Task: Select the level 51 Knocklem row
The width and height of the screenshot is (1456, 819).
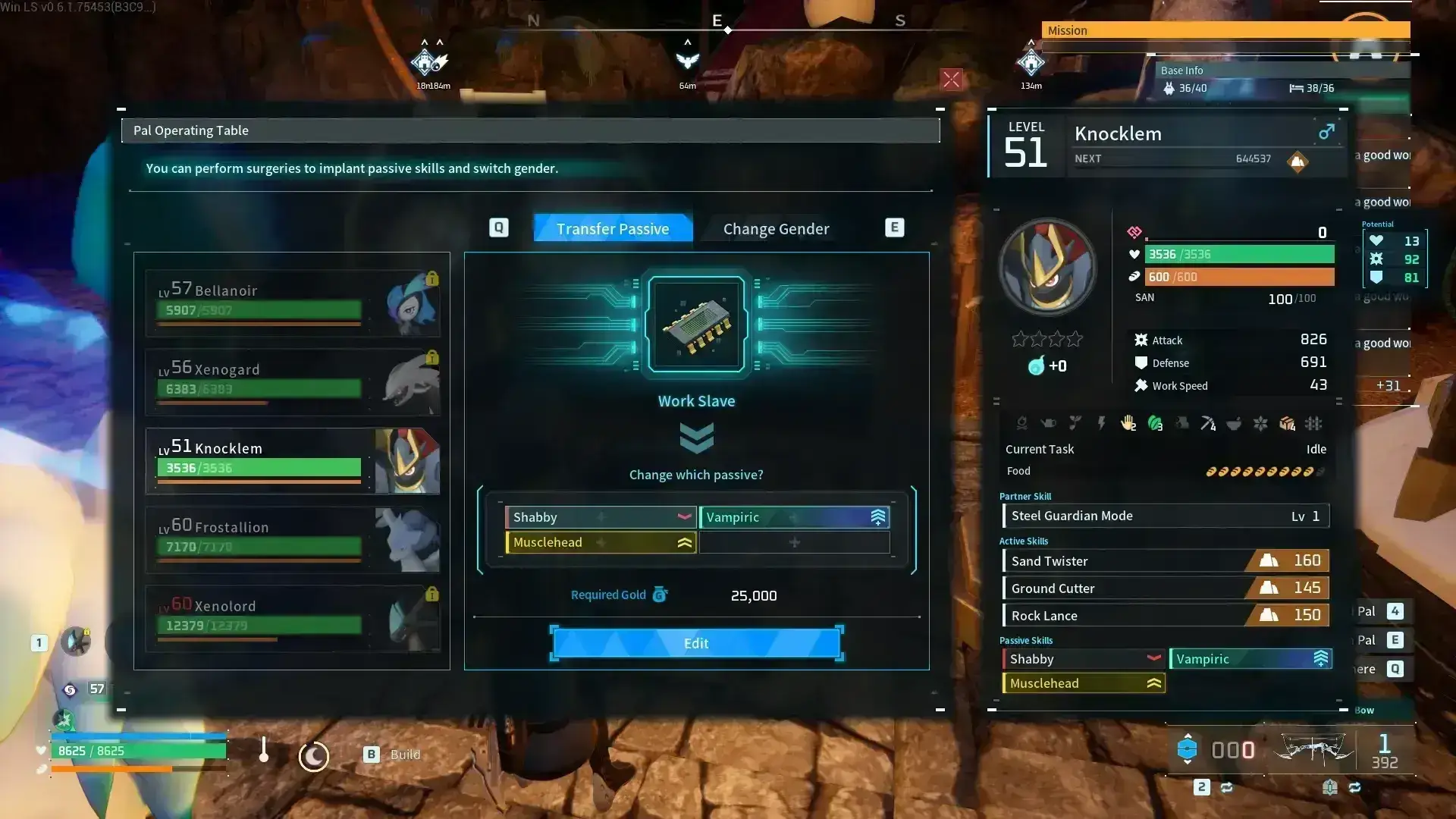Action: [x=292, y=460]
